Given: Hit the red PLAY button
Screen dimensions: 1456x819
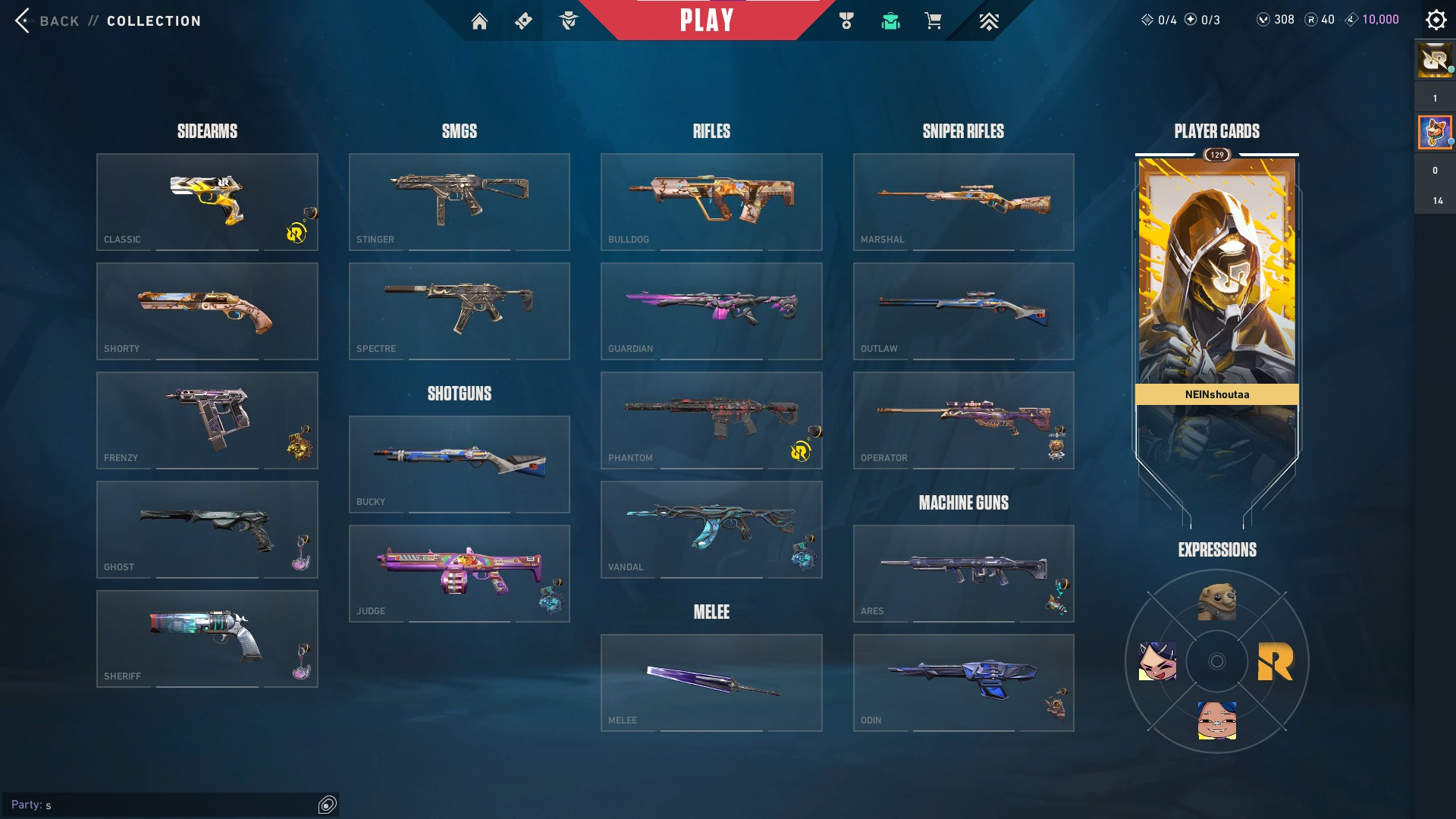Looking at the screenshot, I should tap(707, 20).
